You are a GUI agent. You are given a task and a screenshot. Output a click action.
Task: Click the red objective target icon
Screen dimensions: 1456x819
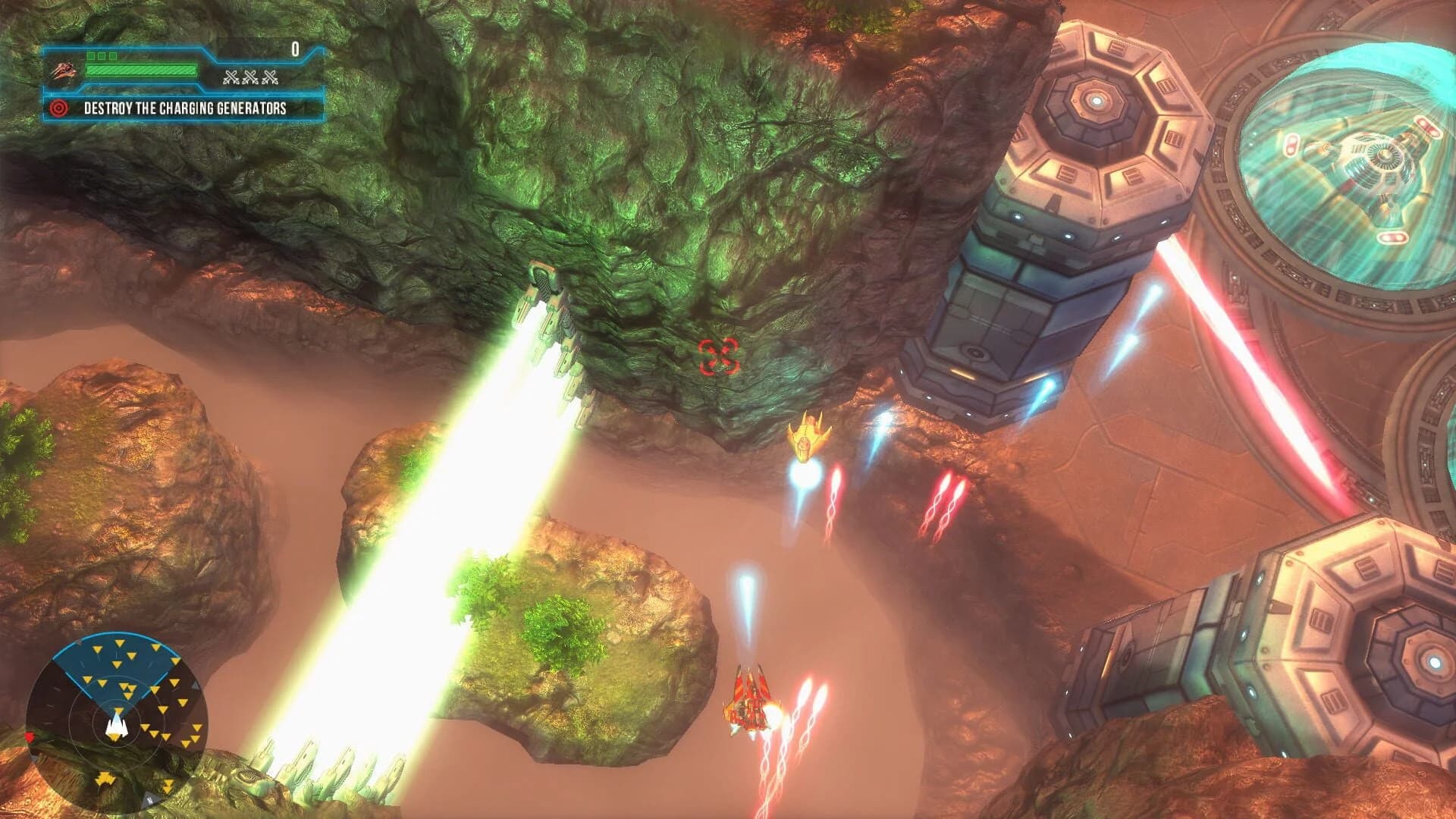coord(58,109)
